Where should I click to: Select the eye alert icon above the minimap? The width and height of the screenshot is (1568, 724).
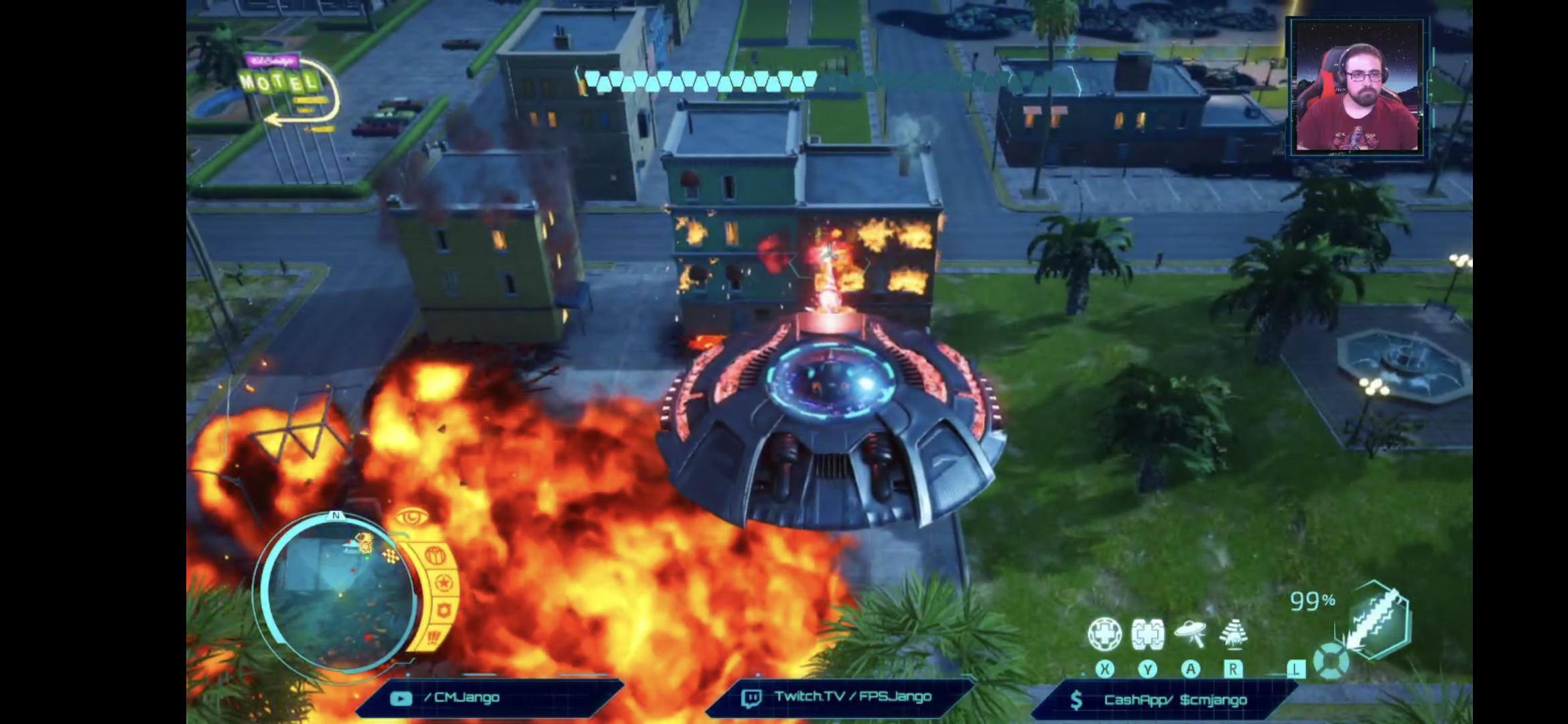[411, 518]
